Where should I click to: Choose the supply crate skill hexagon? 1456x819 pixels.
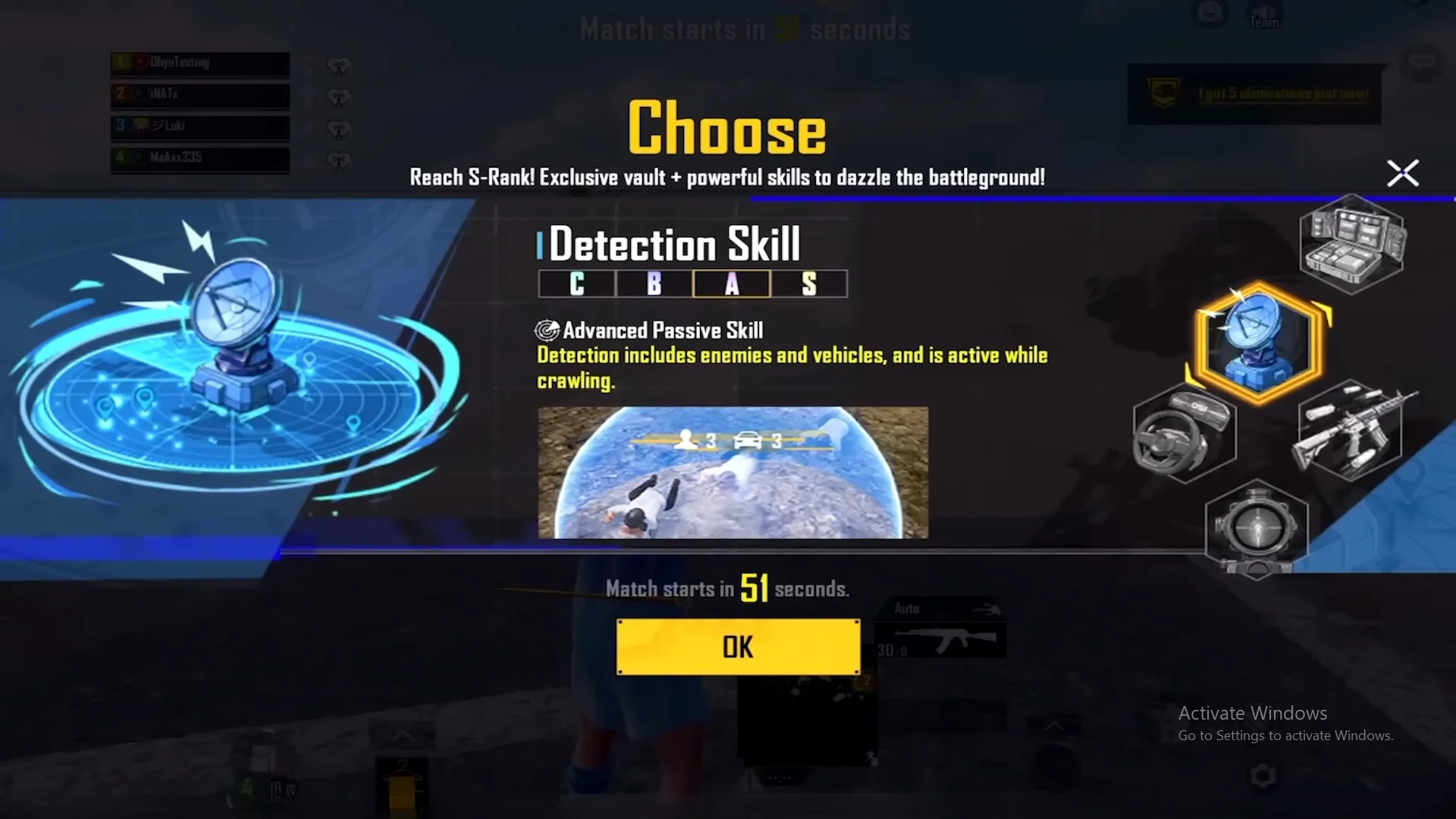(x=1353, y=244)
